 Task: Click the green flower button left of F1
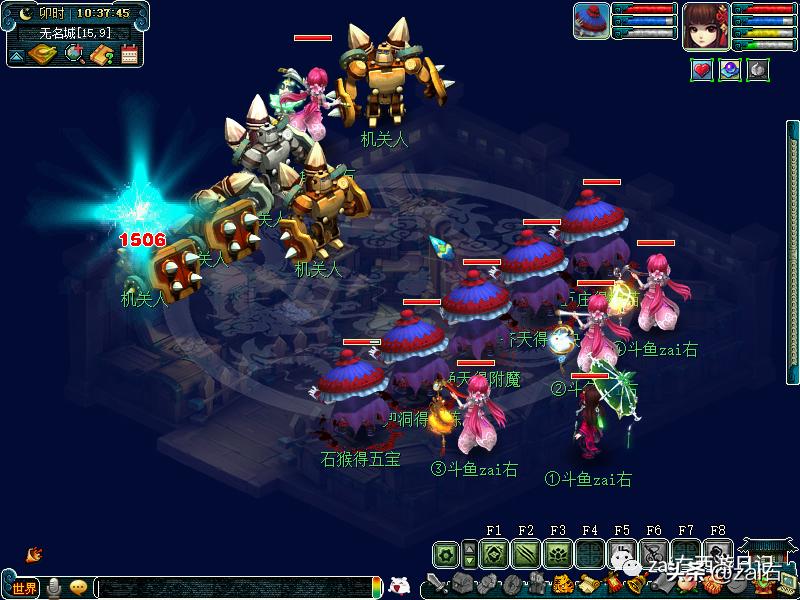446,554
